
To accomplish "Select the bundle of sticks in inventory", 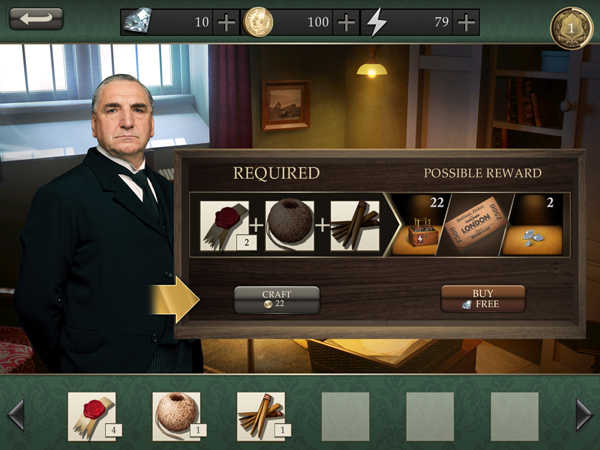I will (261, 415).
